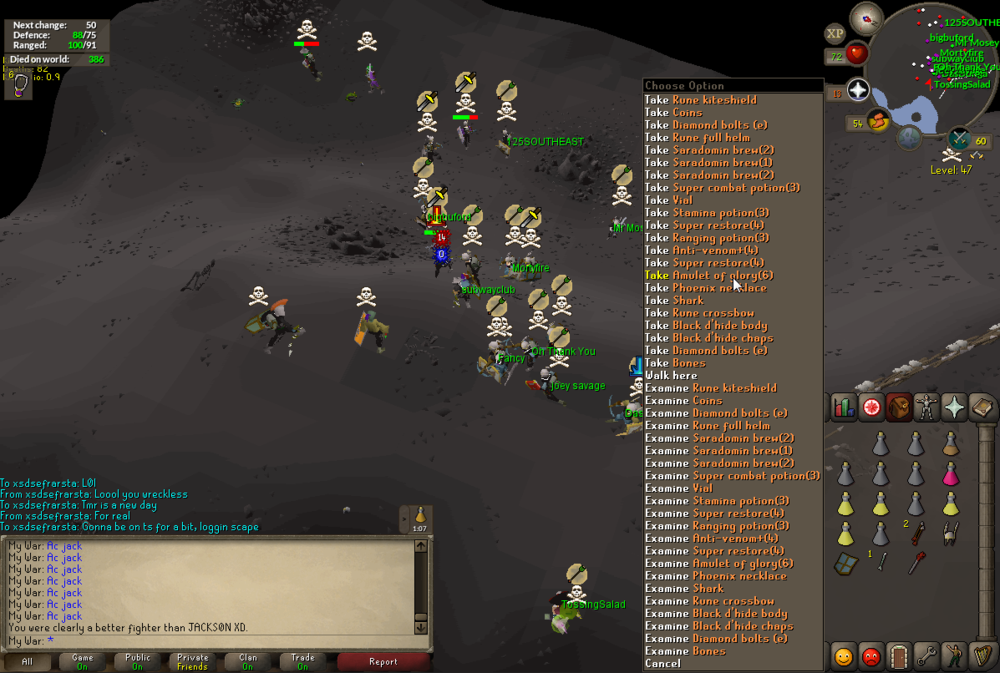
Task: Cancel the Choose Option menu
Action: [x=663, y=663]
